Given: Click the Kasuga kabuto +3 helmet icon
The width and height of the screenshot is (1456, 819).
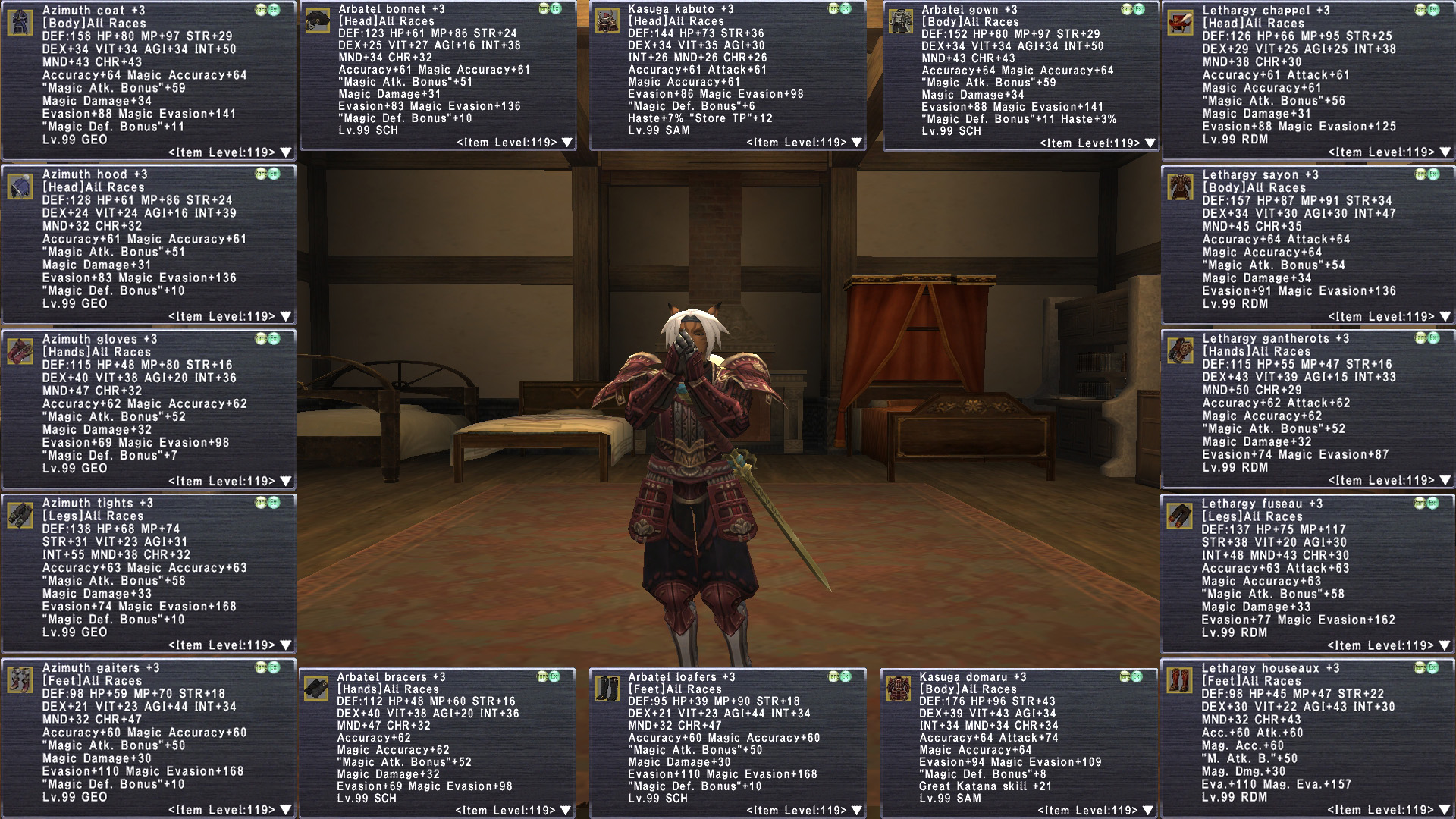Looking at the screenshot, I should coord(607,21).
